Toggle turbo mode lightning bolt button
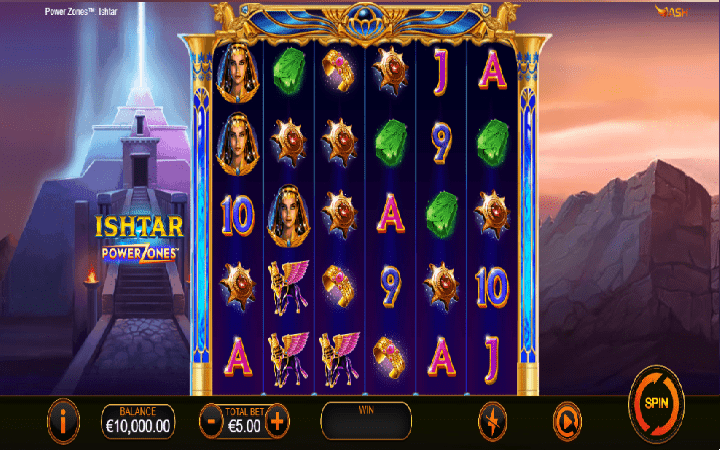This screenshot has height=450, width=720. click(x=492, y=420)
